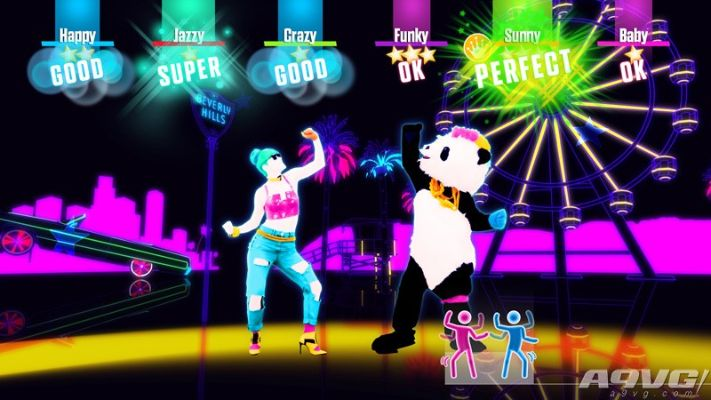Select the Jazzy player tag

(x=189, y=35)
